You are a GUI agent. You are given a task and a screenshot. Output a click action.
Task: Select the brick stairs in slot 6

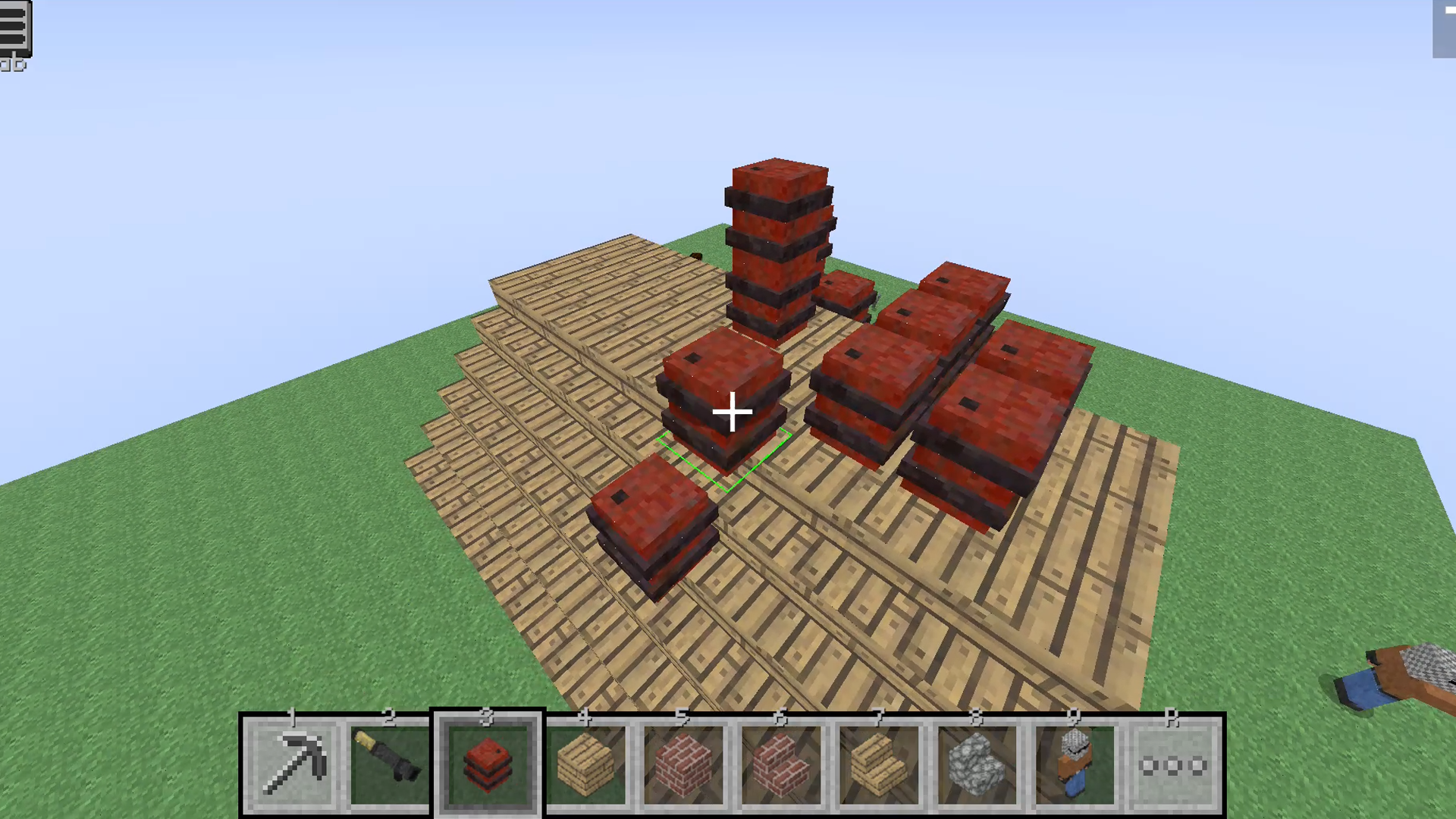pos(782,762)
